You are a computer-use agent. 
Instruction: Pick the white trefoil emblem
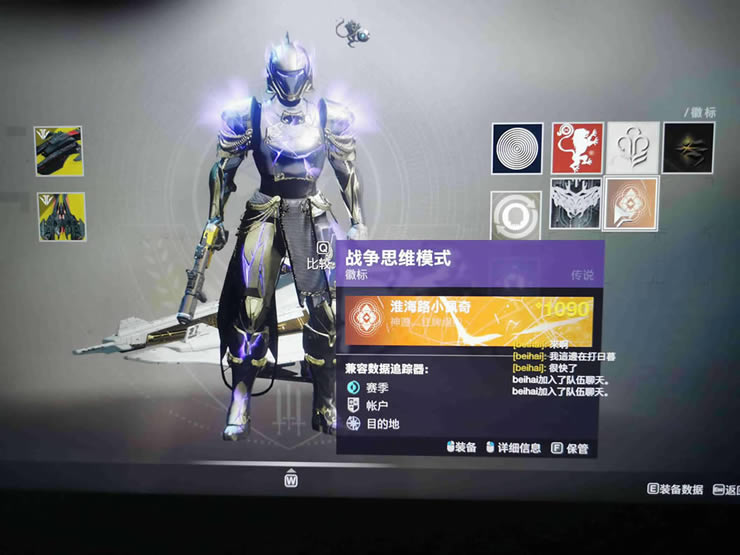[x=633, y=148]
